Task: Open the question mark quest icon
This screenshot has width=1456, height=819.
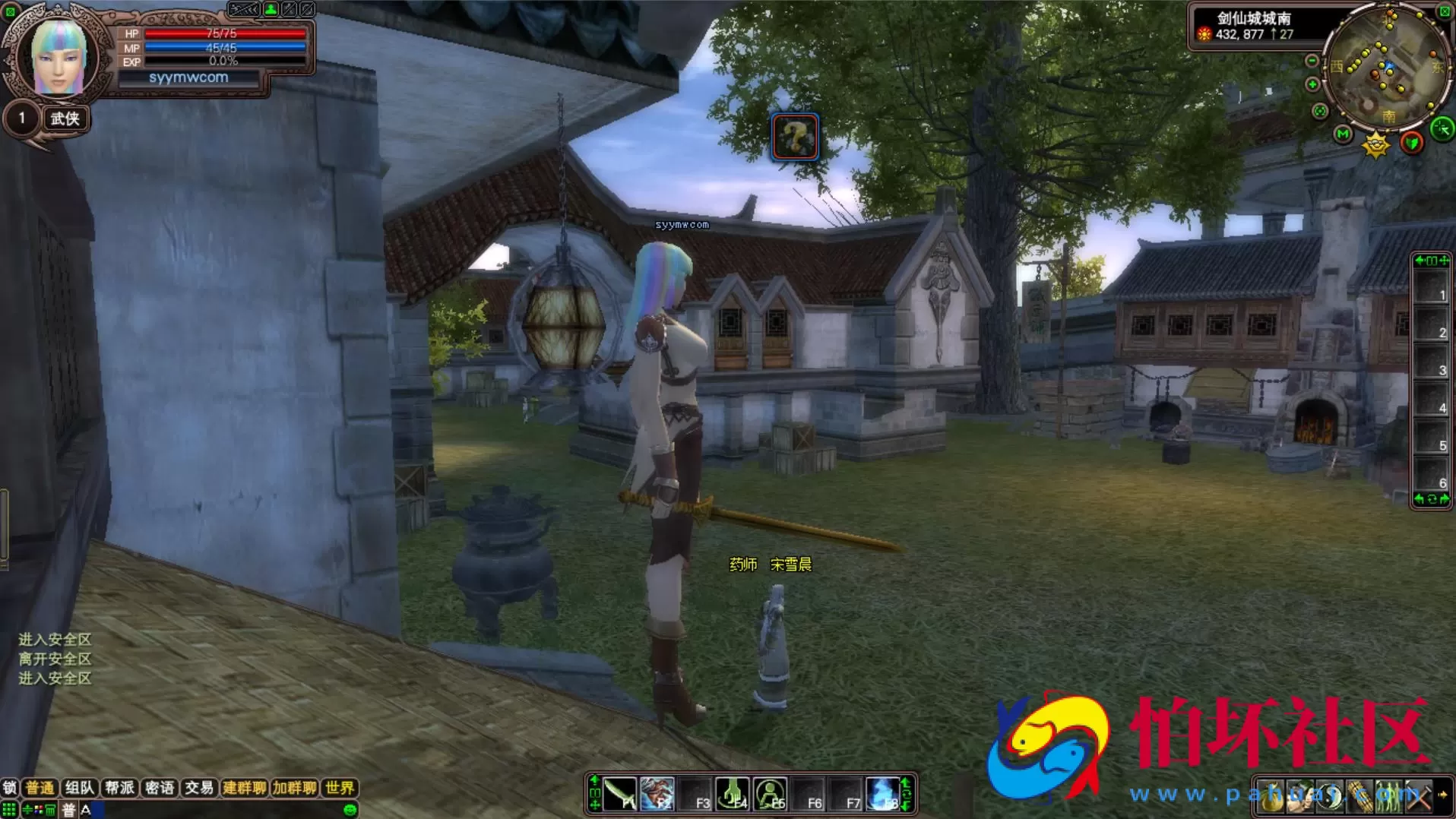Action: (795, 137)
